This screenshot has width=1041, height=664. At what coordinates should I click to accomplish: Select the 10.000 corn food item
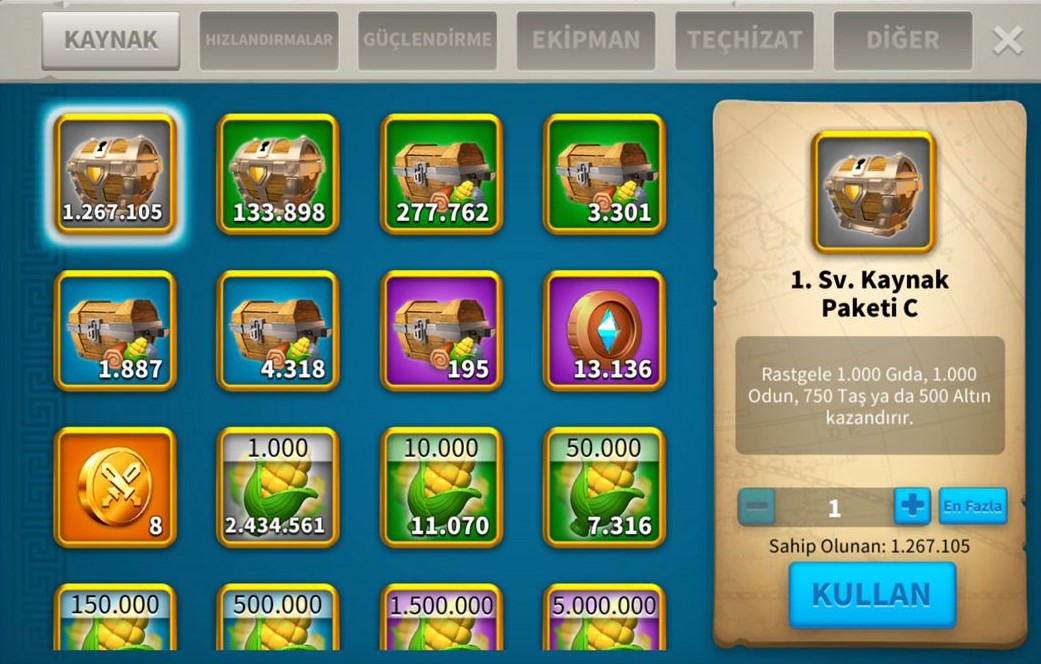pos(441,487)
